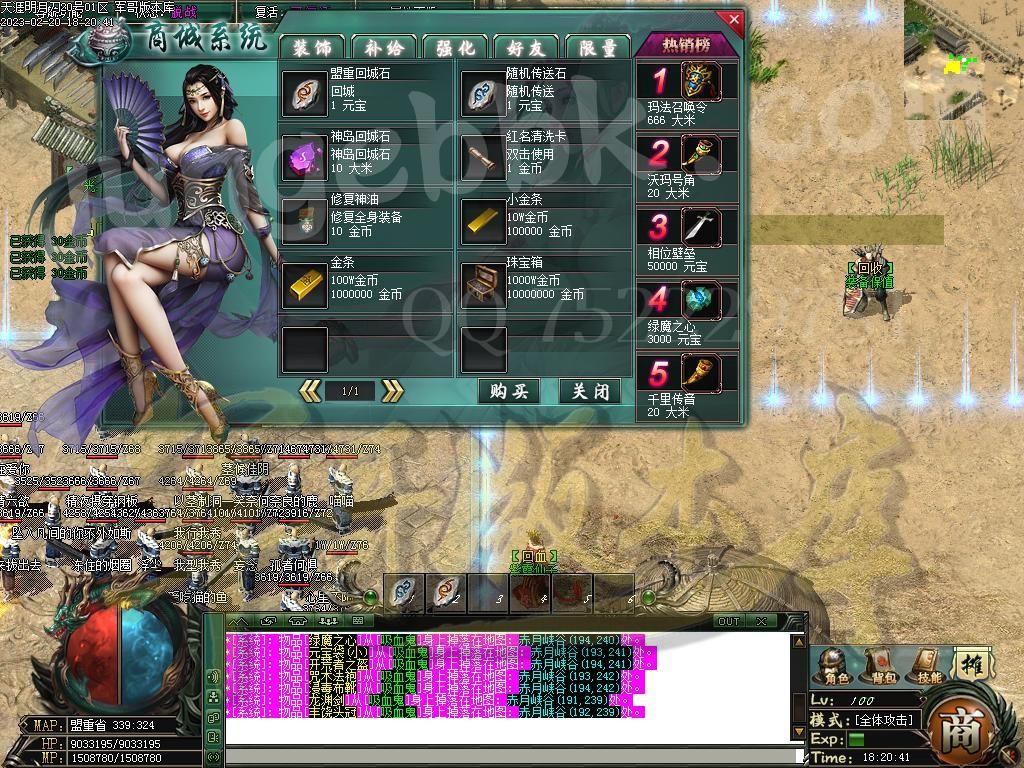
Task: Choose the 小金条 small gold bar
Action: 483,220
